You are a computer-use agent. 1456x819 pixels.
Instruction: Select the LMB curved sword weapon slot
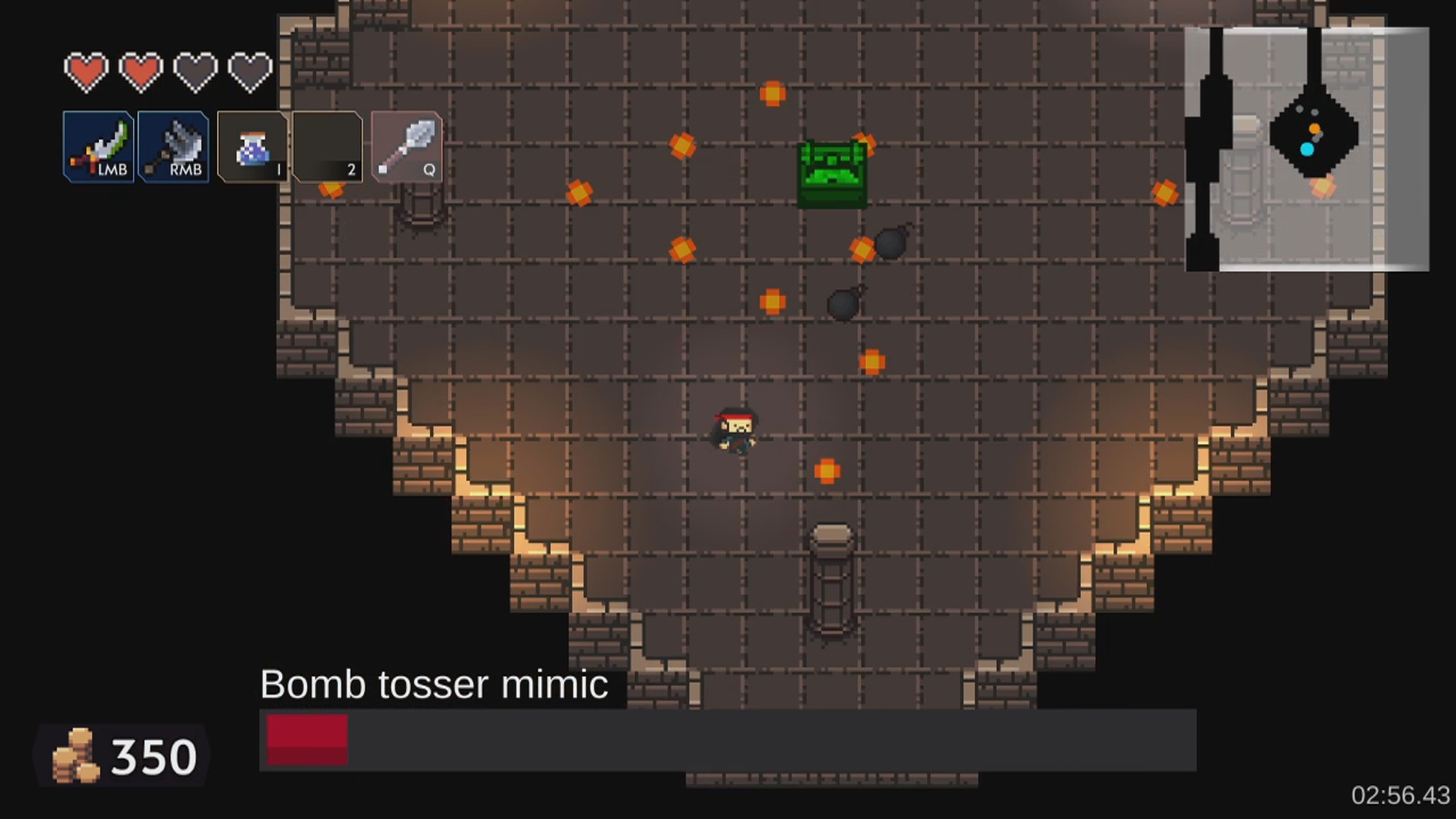coord(99,146)
